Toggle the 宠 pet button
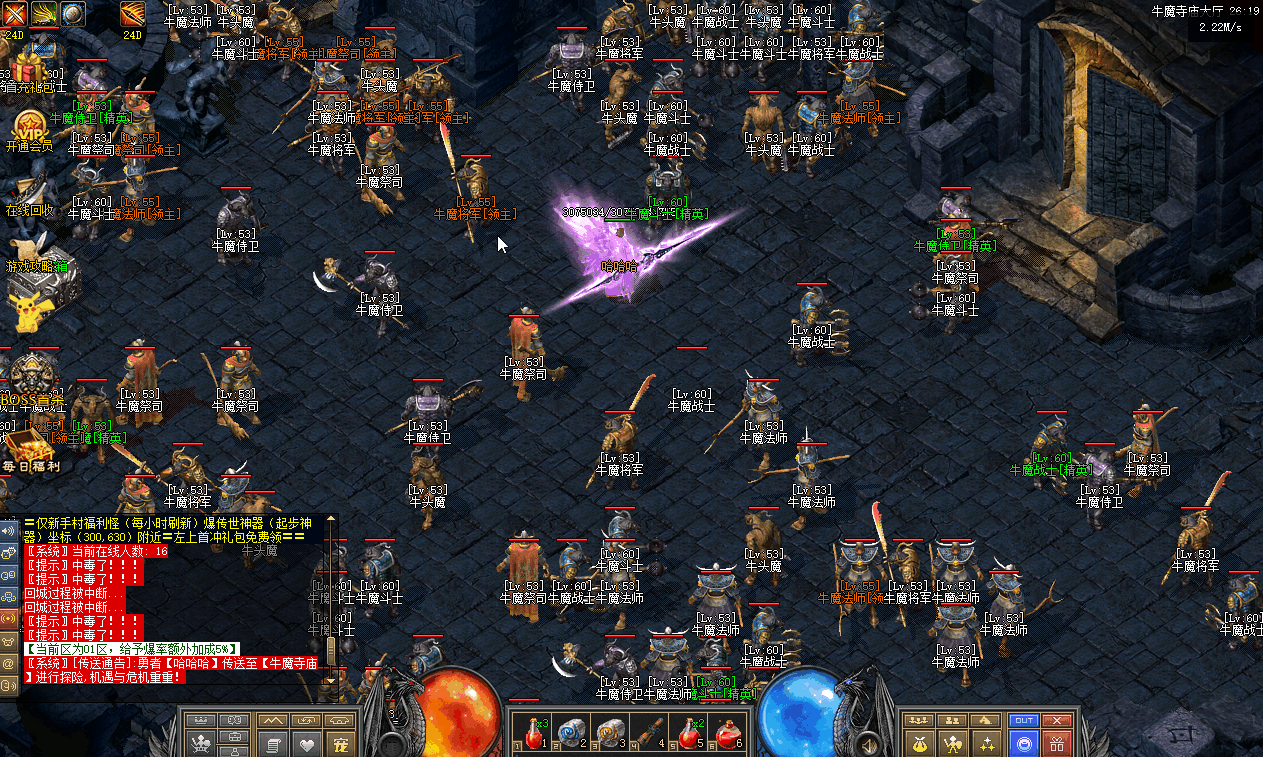Screen dimensions: 1263x757 point(342,744)
